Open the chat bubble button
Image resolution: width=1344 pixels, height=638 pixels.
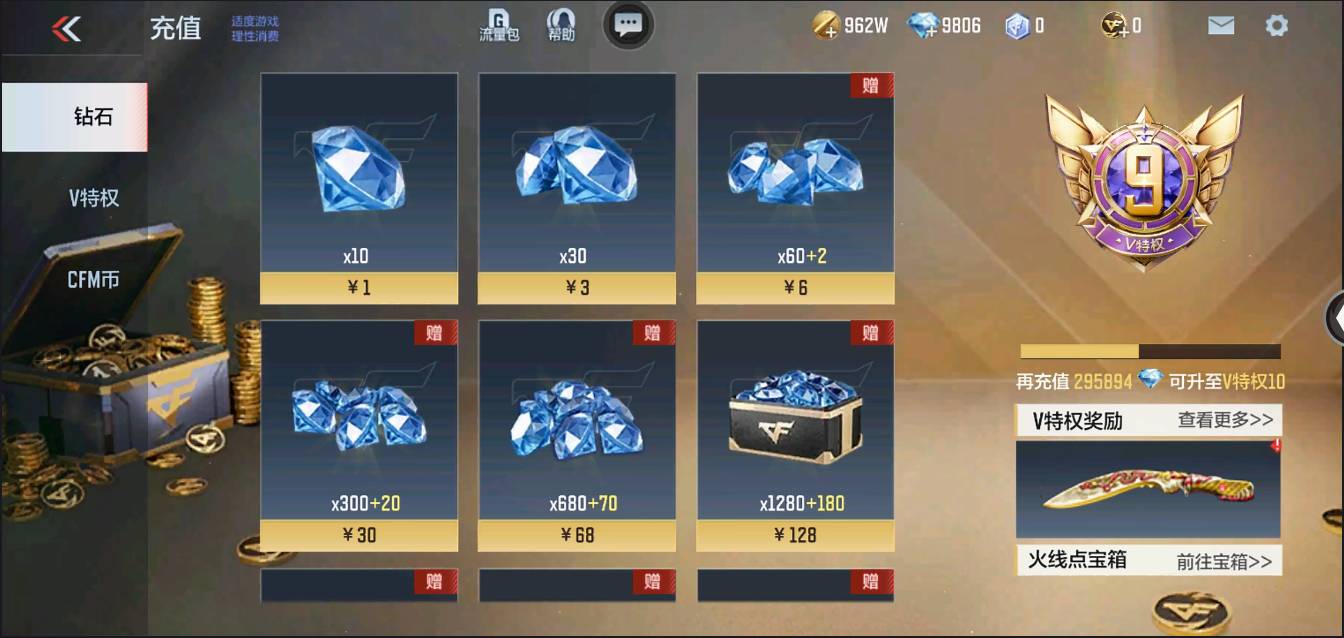point(628,25)
